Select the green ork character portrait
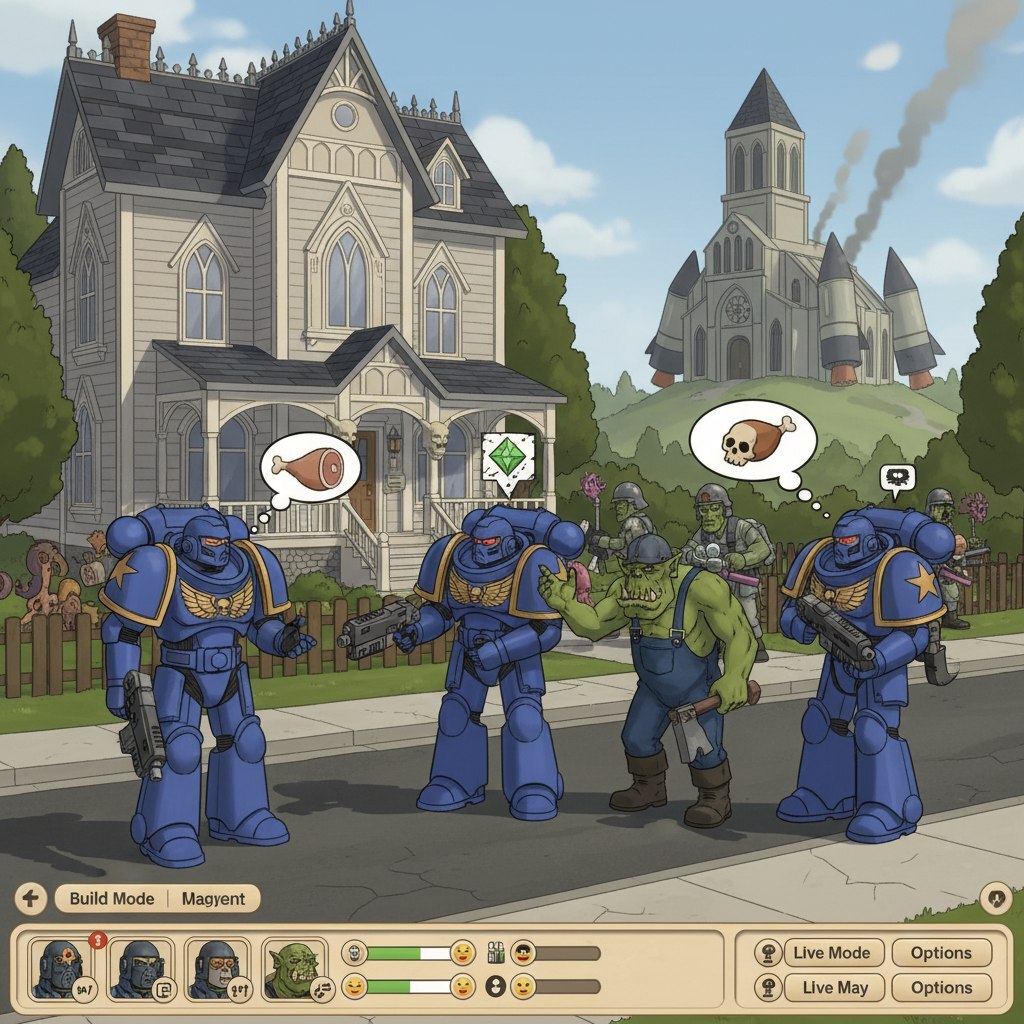The width and height of the screenshot is (1024, 1024). point(294,969)
